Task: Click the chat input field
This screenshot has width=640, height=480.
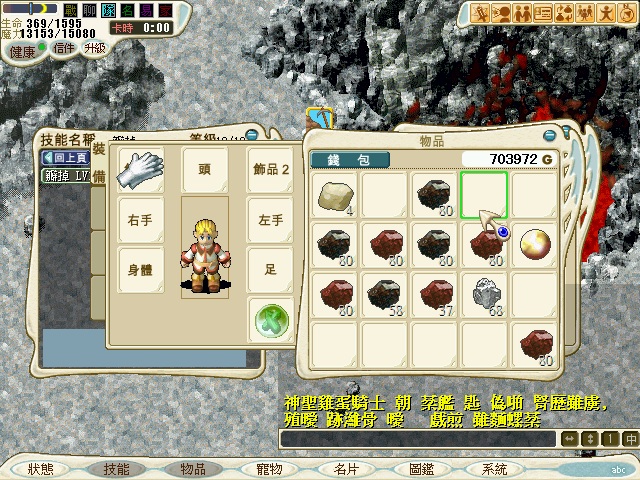Action: coord(418,439)
